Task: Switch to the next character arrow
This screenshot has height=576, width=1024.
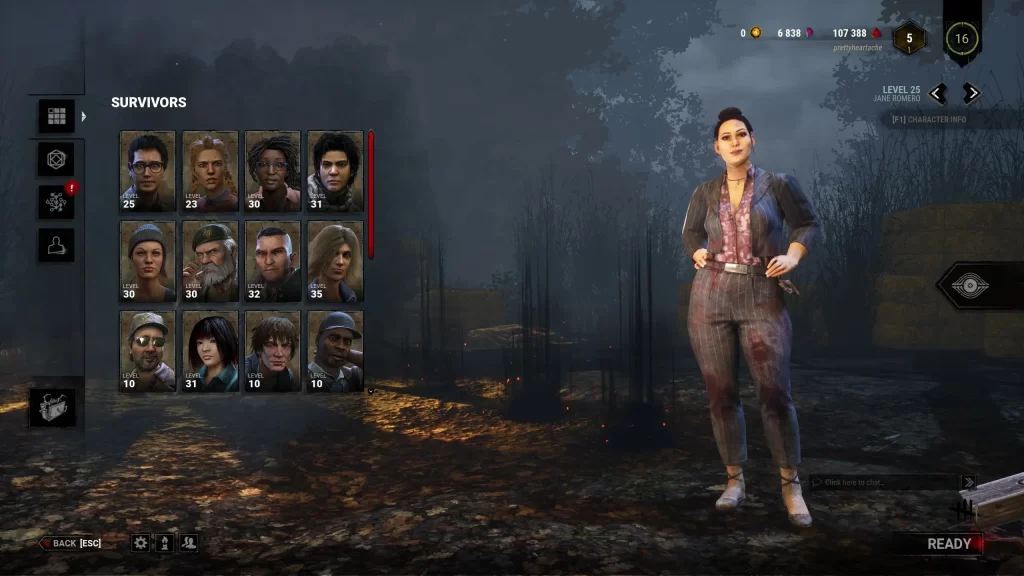Action: pos(971,94)
